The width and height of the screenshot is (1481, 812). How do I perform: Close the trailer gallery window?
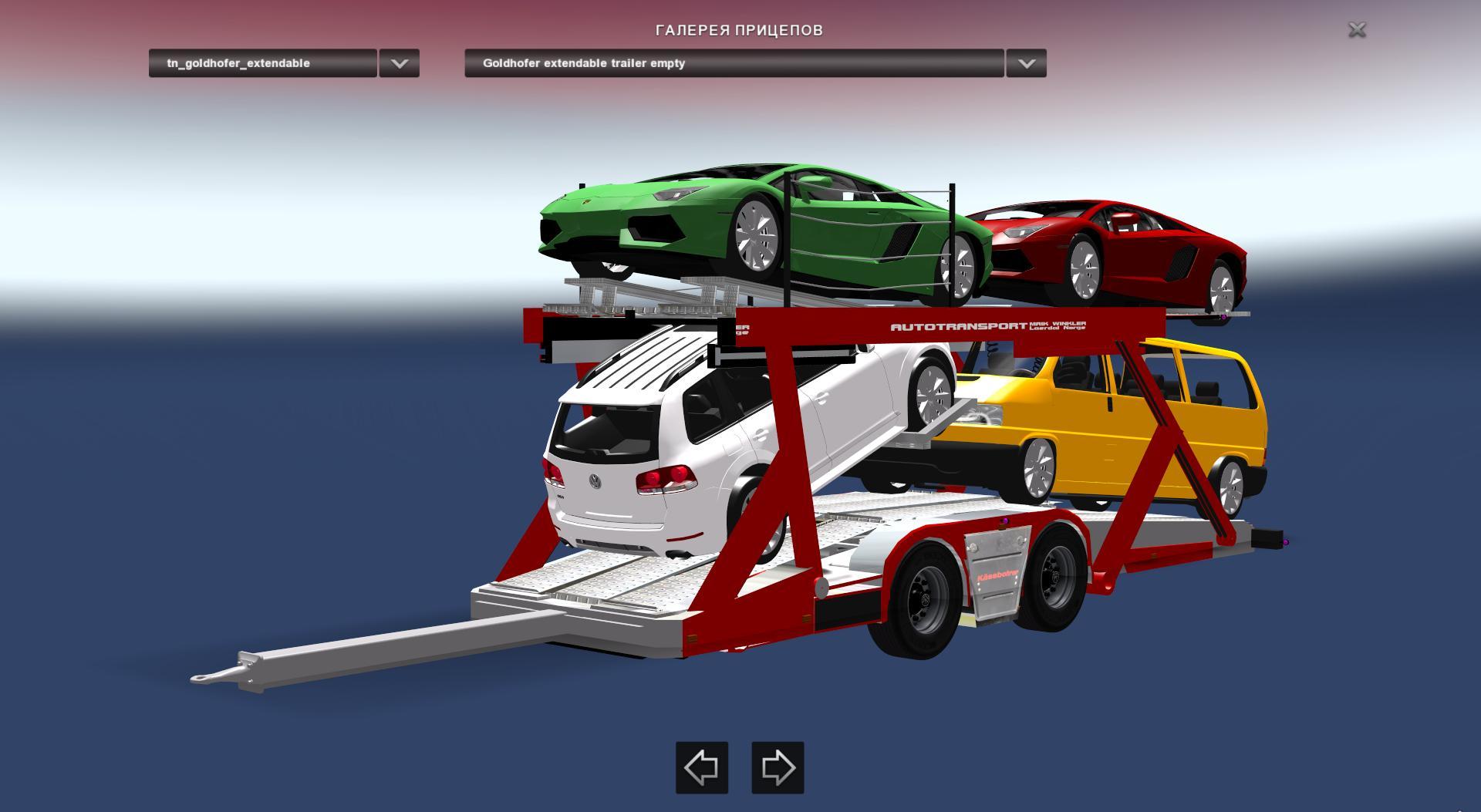(1357, 30)
